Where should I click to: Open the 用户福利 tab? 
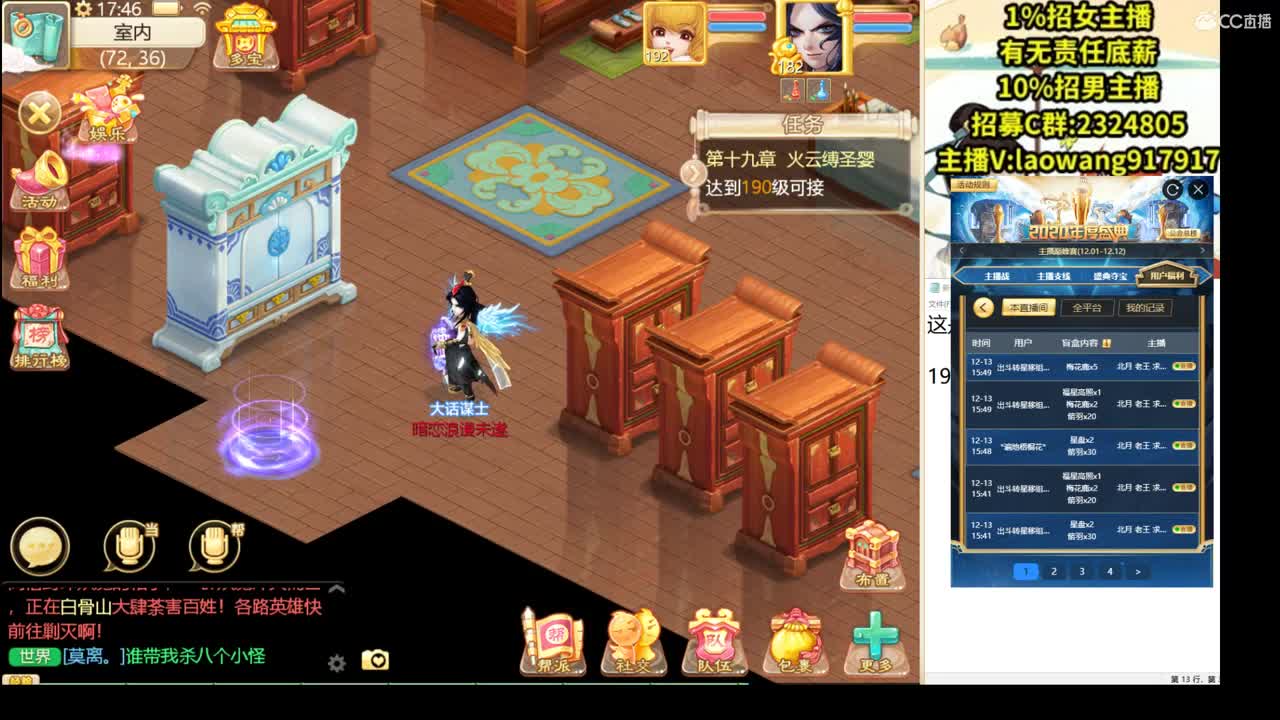tap(1168, 276)
